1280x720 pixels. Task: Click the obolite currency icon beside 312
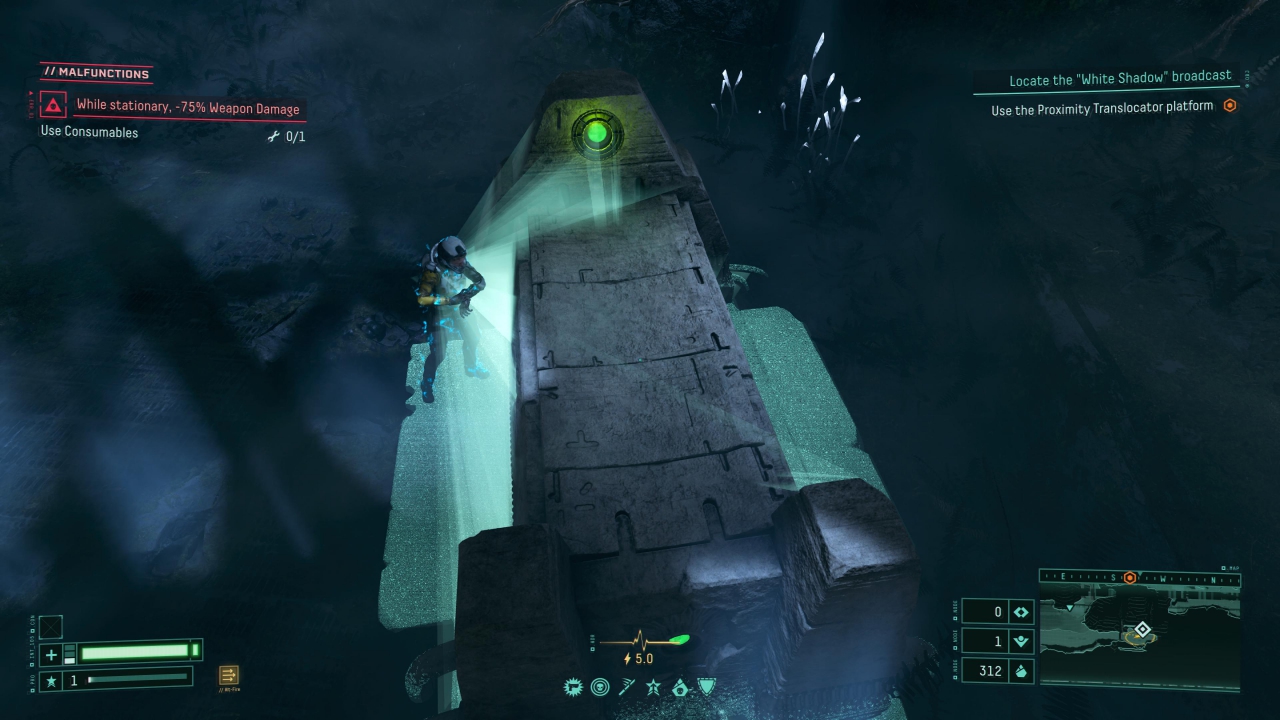click(1021, 671)
